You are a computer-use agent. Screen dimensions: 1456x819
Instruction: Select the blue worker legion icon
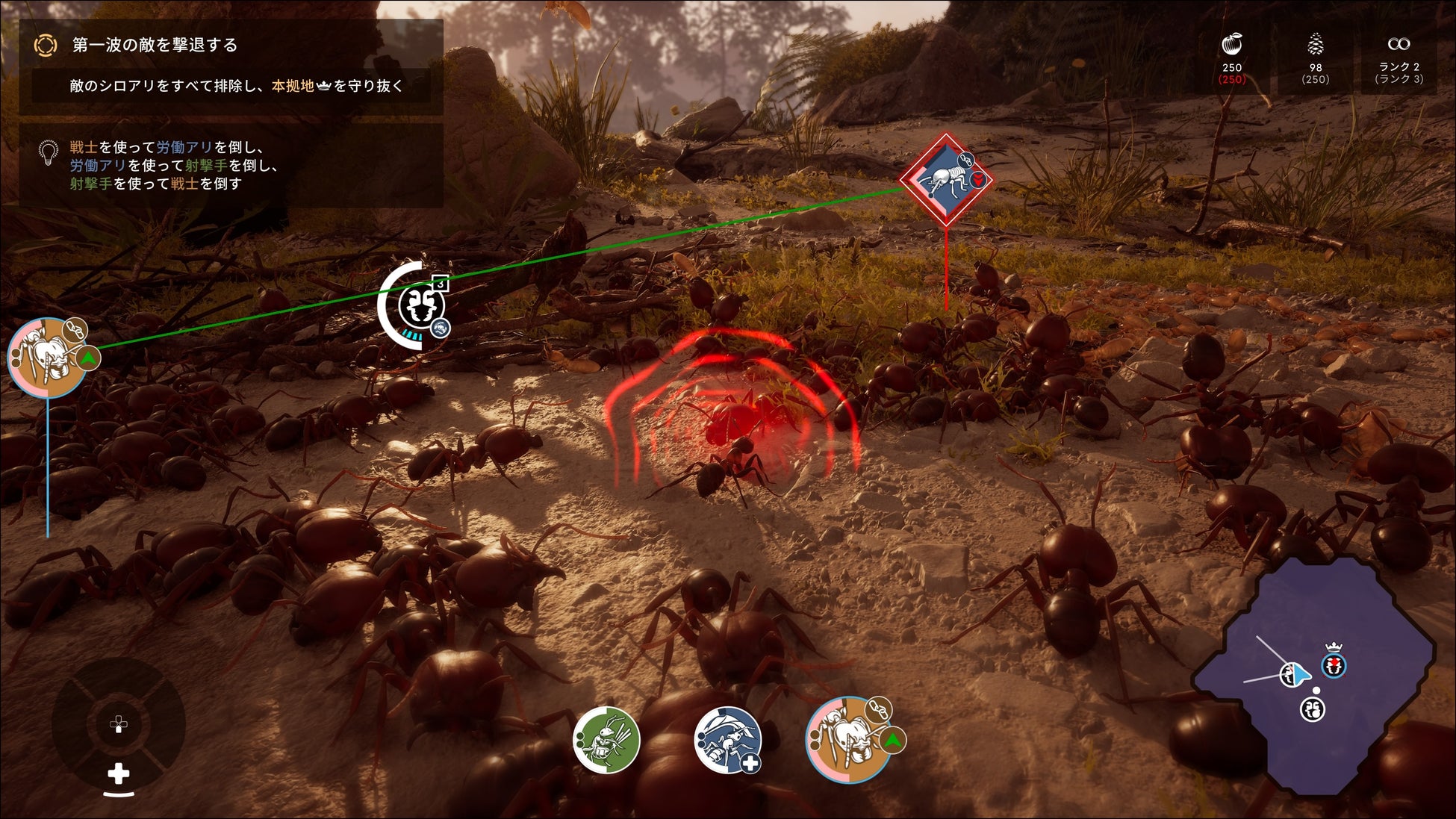[x=727, y=739]
